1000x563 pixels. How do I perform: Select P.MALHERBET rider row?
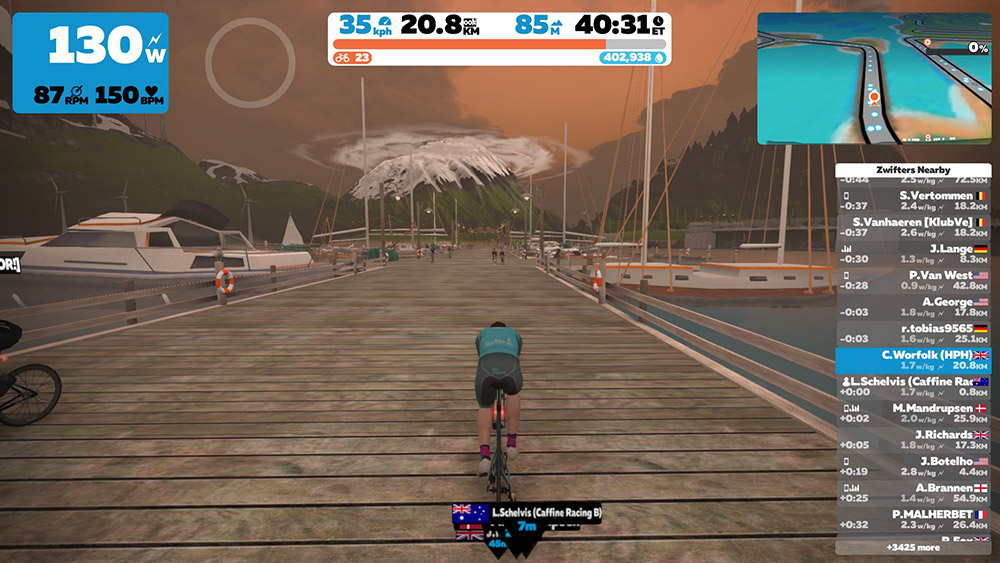[913, 519]
